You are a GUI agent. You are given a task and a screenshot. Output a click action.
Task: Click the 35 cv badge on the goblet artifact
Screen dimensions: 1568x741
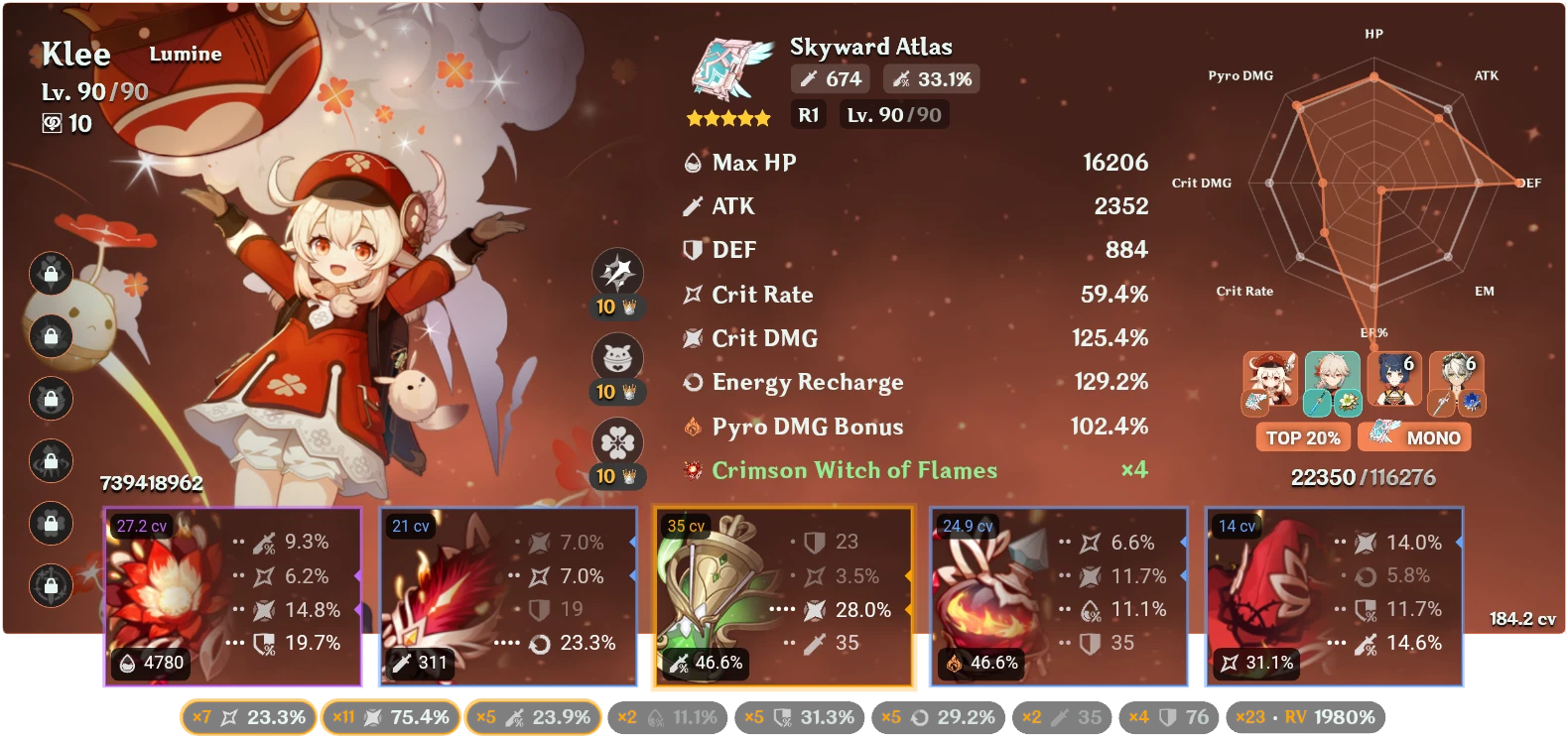688,526
